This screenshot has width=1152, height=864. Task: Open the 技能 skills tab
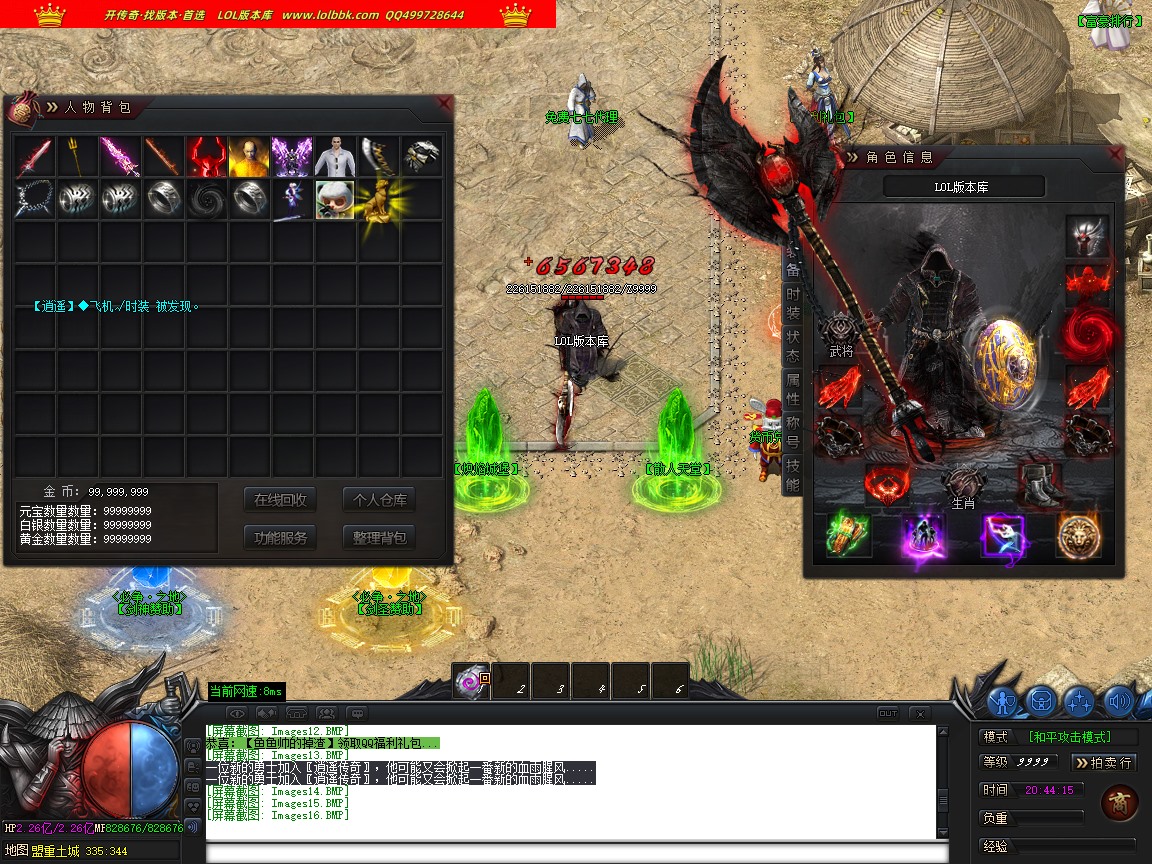click(x=792, y=476)
